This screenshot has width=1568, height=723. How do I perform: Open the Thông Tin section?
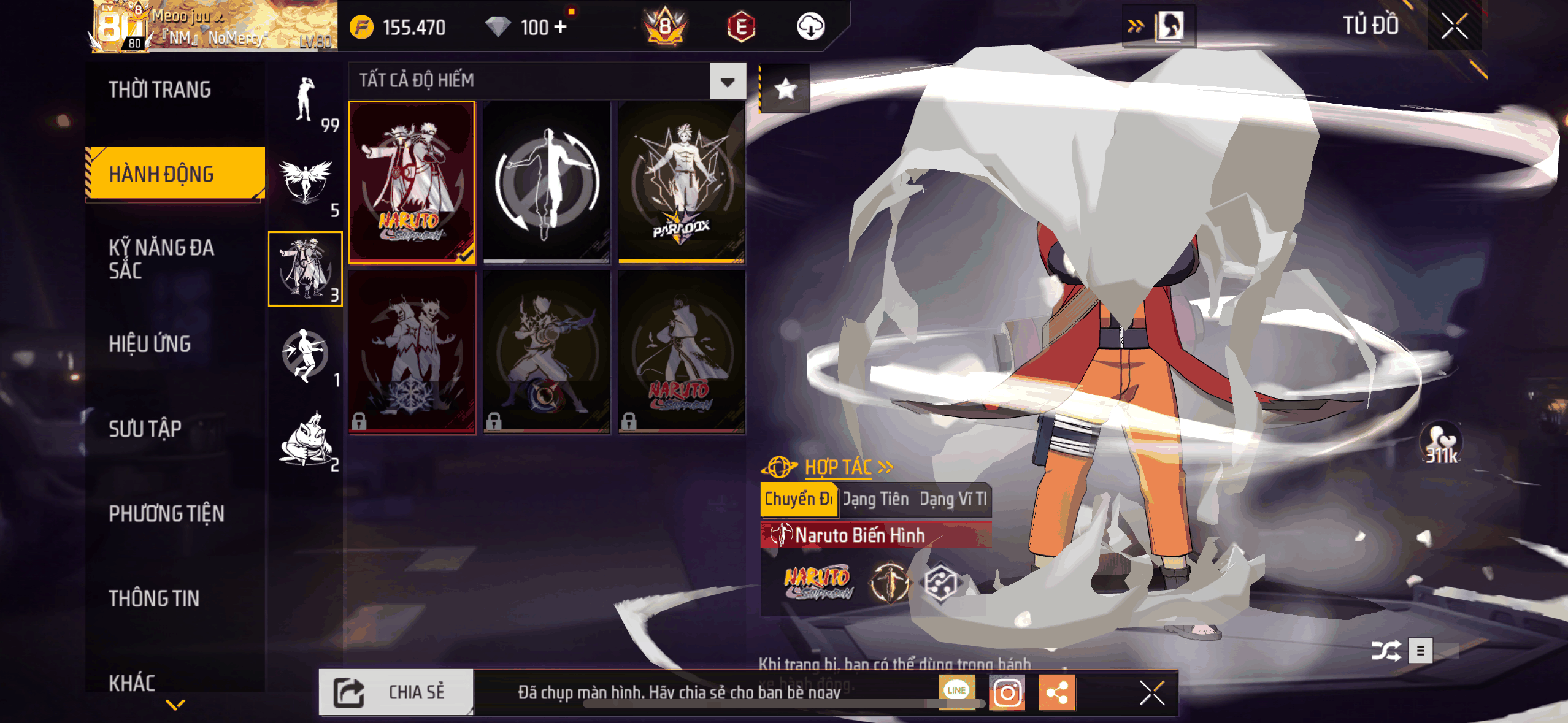click(x=154, y=598)
